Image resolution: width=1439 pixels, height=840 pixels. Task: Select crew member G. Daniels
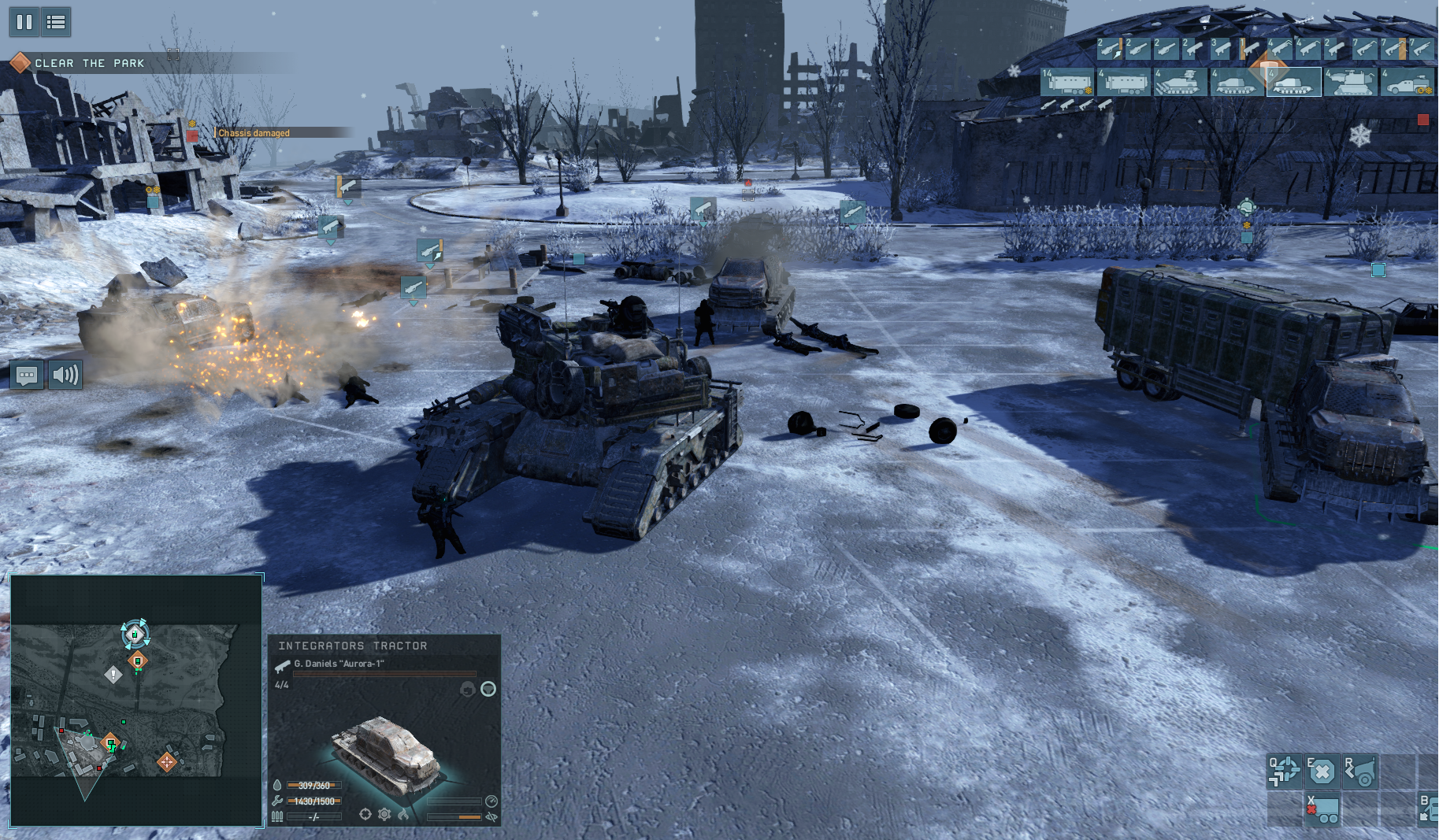[x=339, y=664]
